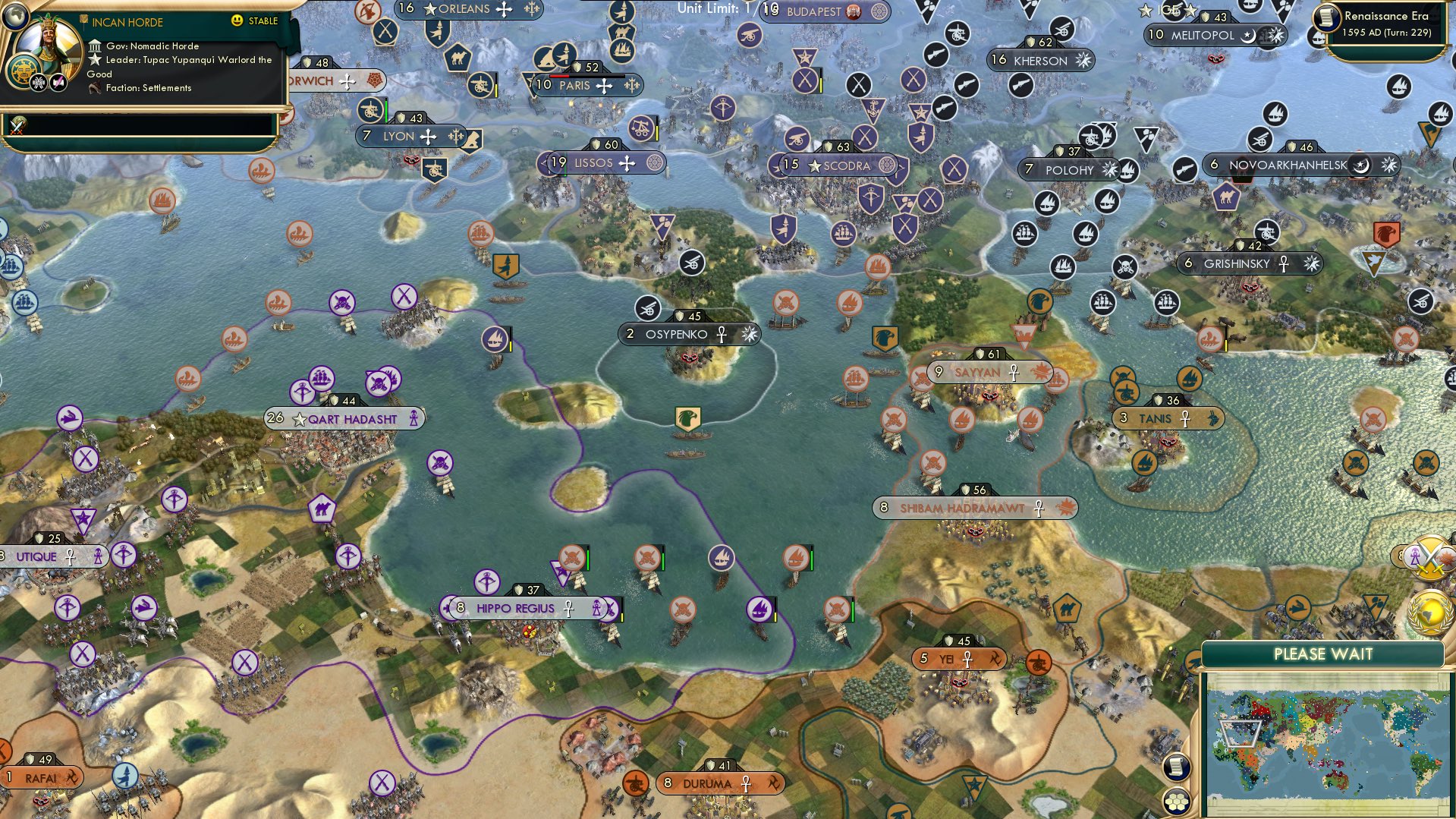Screen dimensions: 1456x819
Task: Click the PLEASE WAIT banner
Action: pyautogui.click(x=1324, y=654)
